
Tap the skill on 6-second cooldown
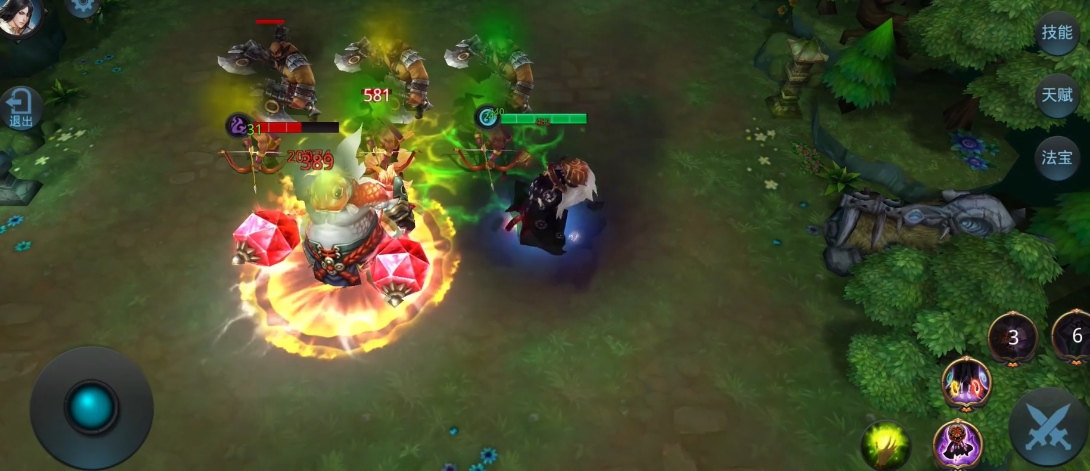coord(1074,336)
